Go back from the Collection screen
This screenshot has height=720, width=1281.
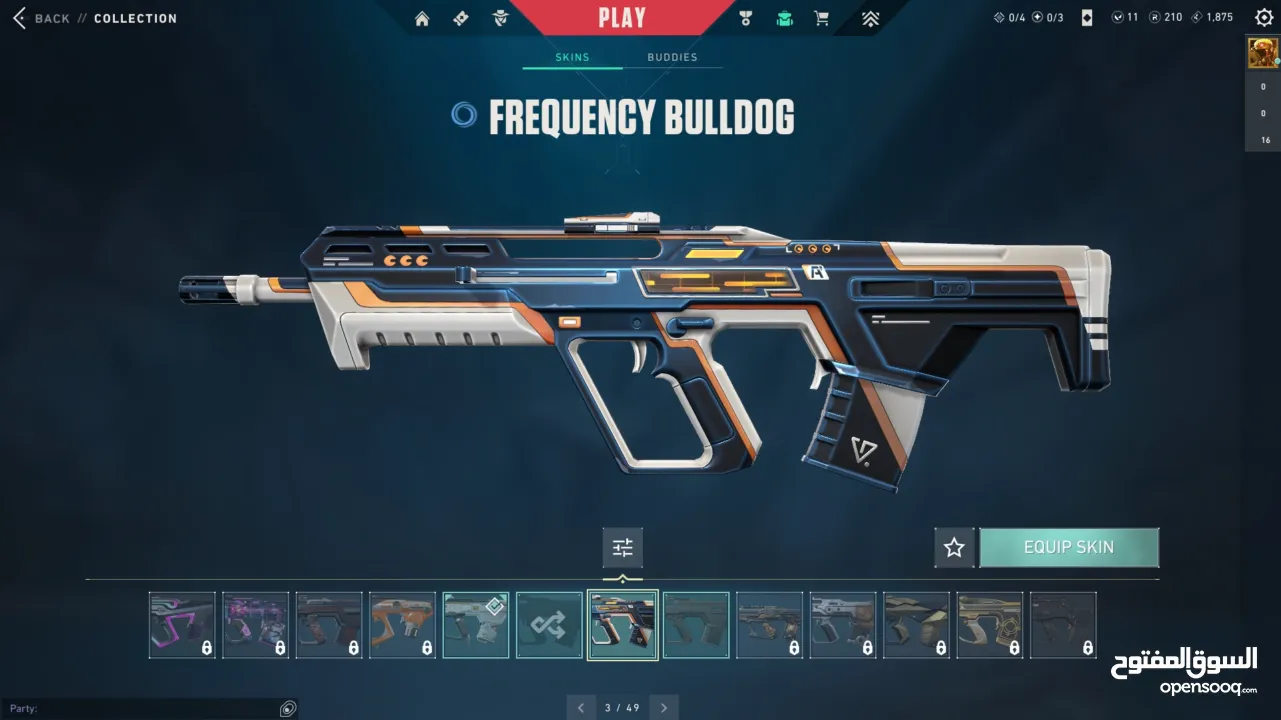[40, 18]
